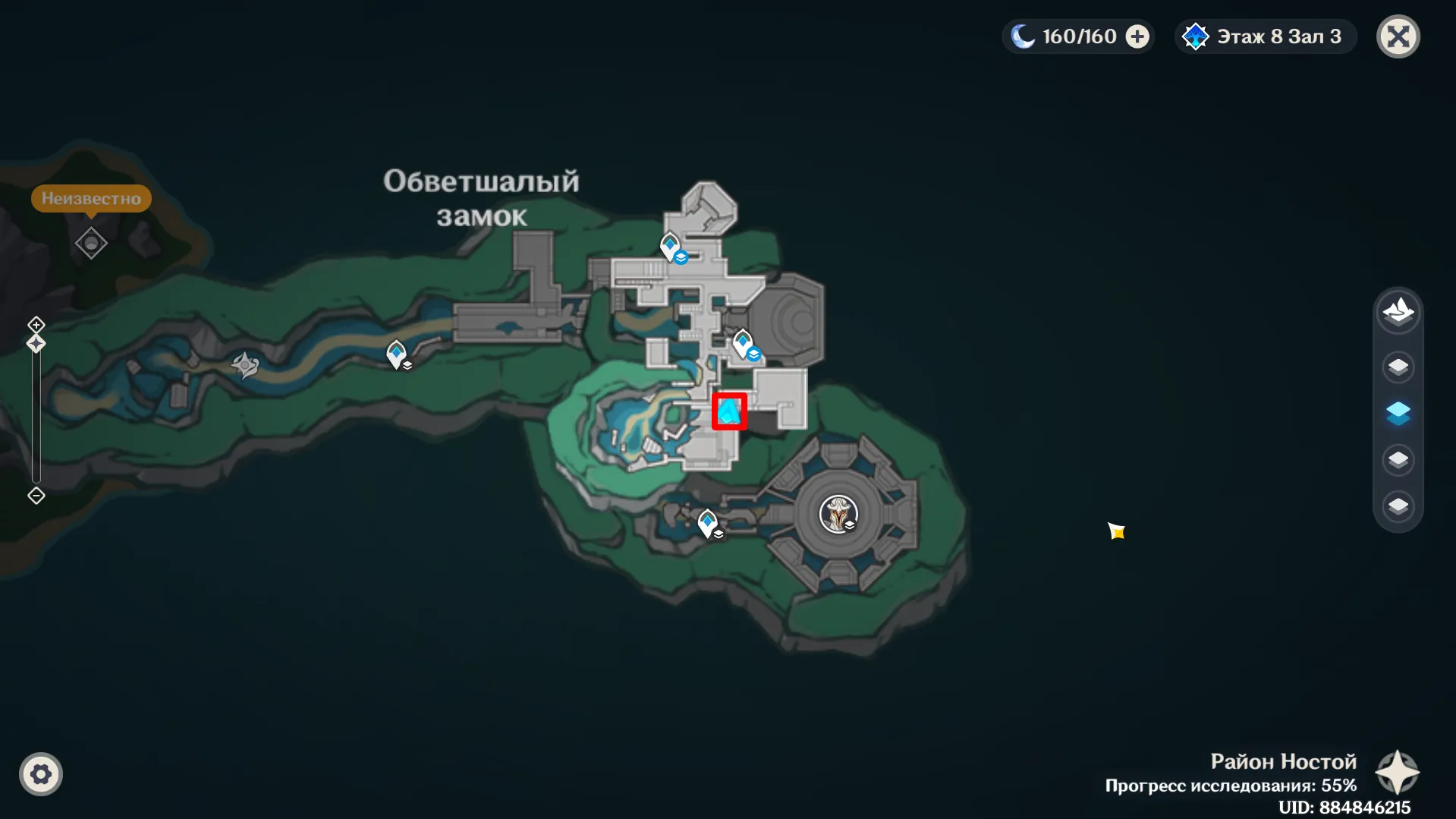Close the map with the X button
This screenshot has height=819, width=1456.
pos(1400,36)
